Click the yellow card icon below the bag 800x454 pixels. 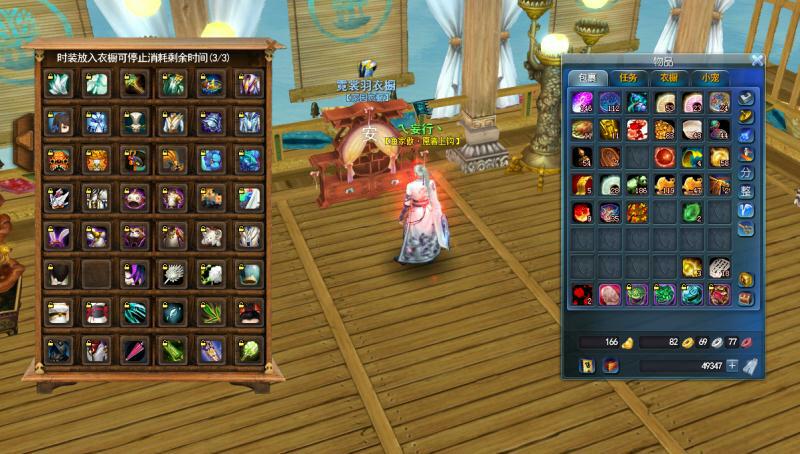click(x=585, y=366)
